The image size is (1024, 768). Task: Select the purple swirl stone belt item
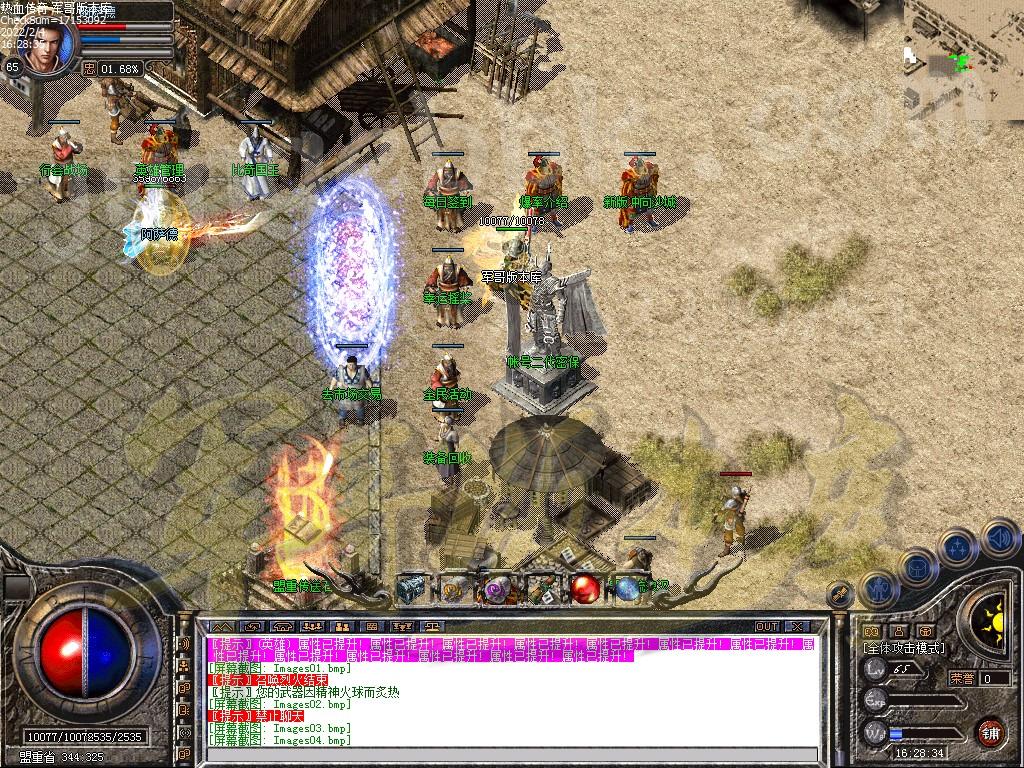click(x=498, y=590)
